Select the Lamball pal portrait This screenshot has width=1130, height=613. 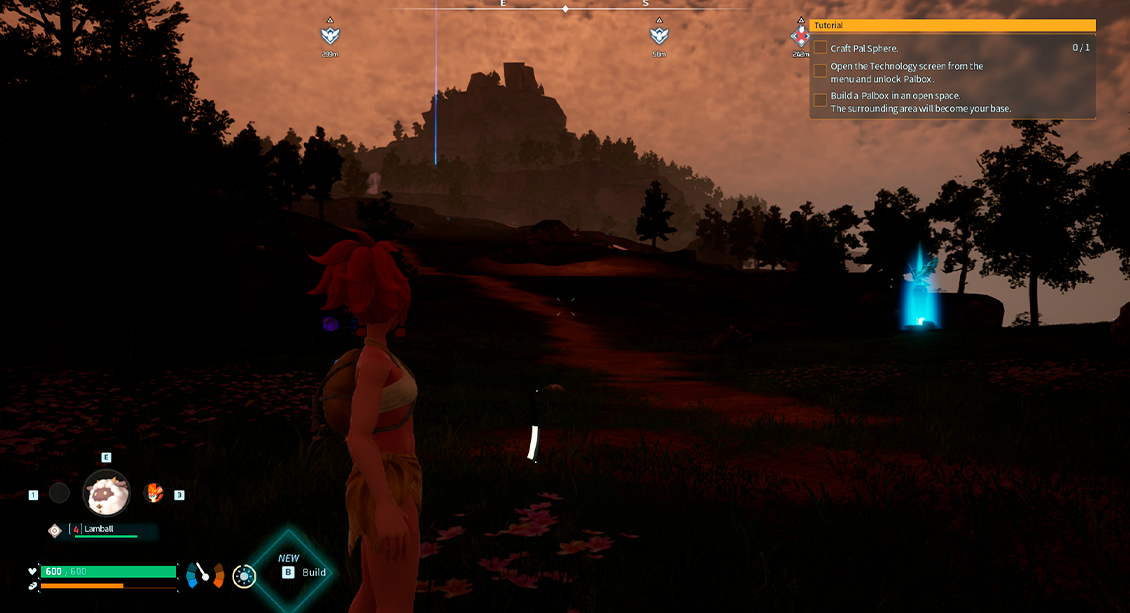[106, 493]
